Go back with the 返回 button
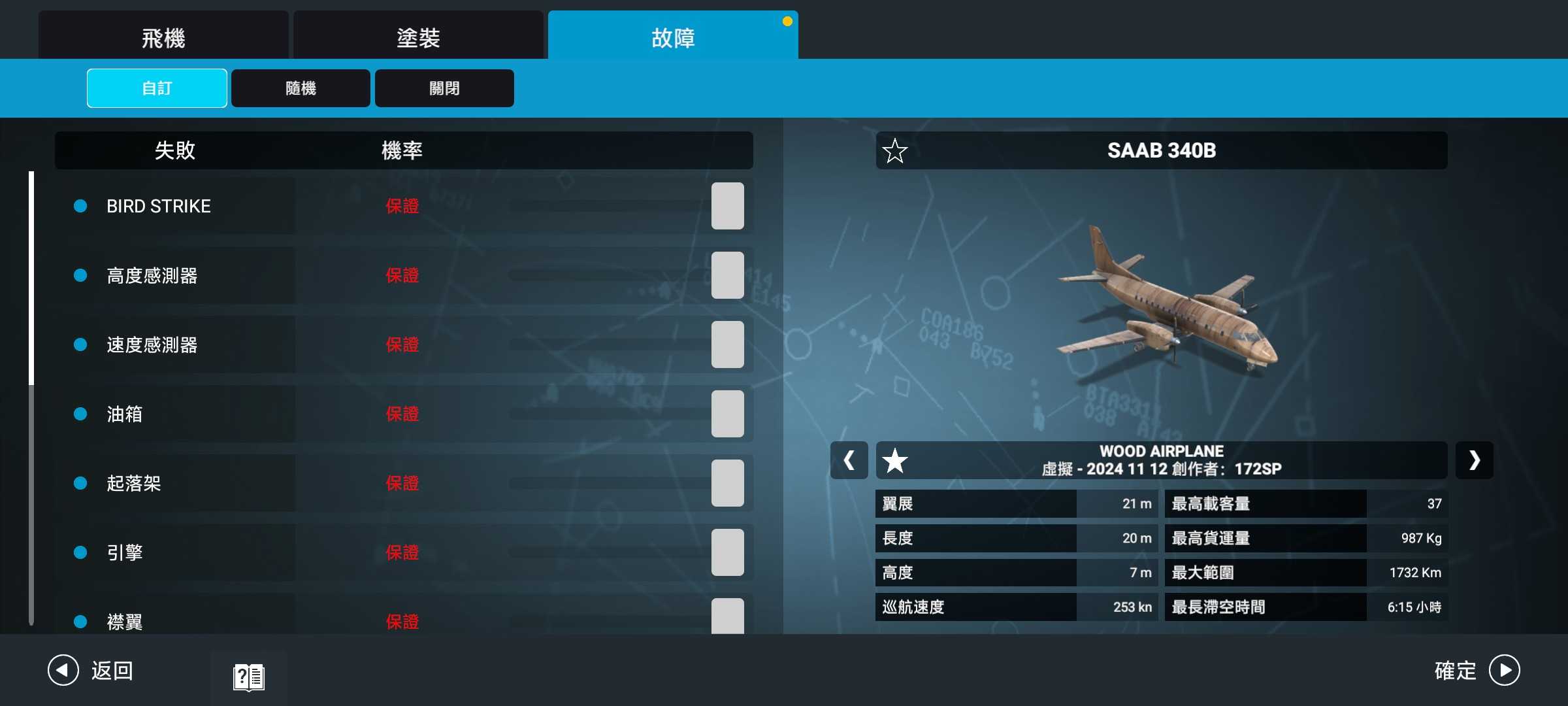 coord(91,671)
